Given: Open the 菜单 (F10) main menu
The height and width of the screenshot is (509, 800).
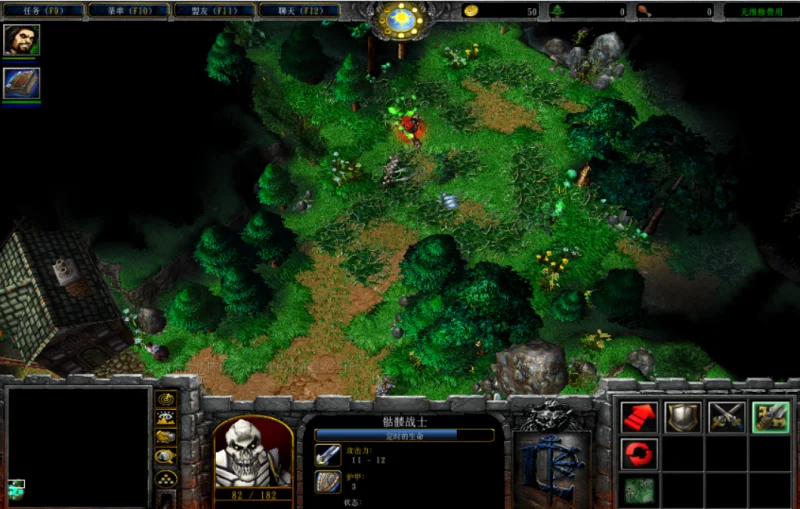Looking at the screenshot, I should point(127,10).
